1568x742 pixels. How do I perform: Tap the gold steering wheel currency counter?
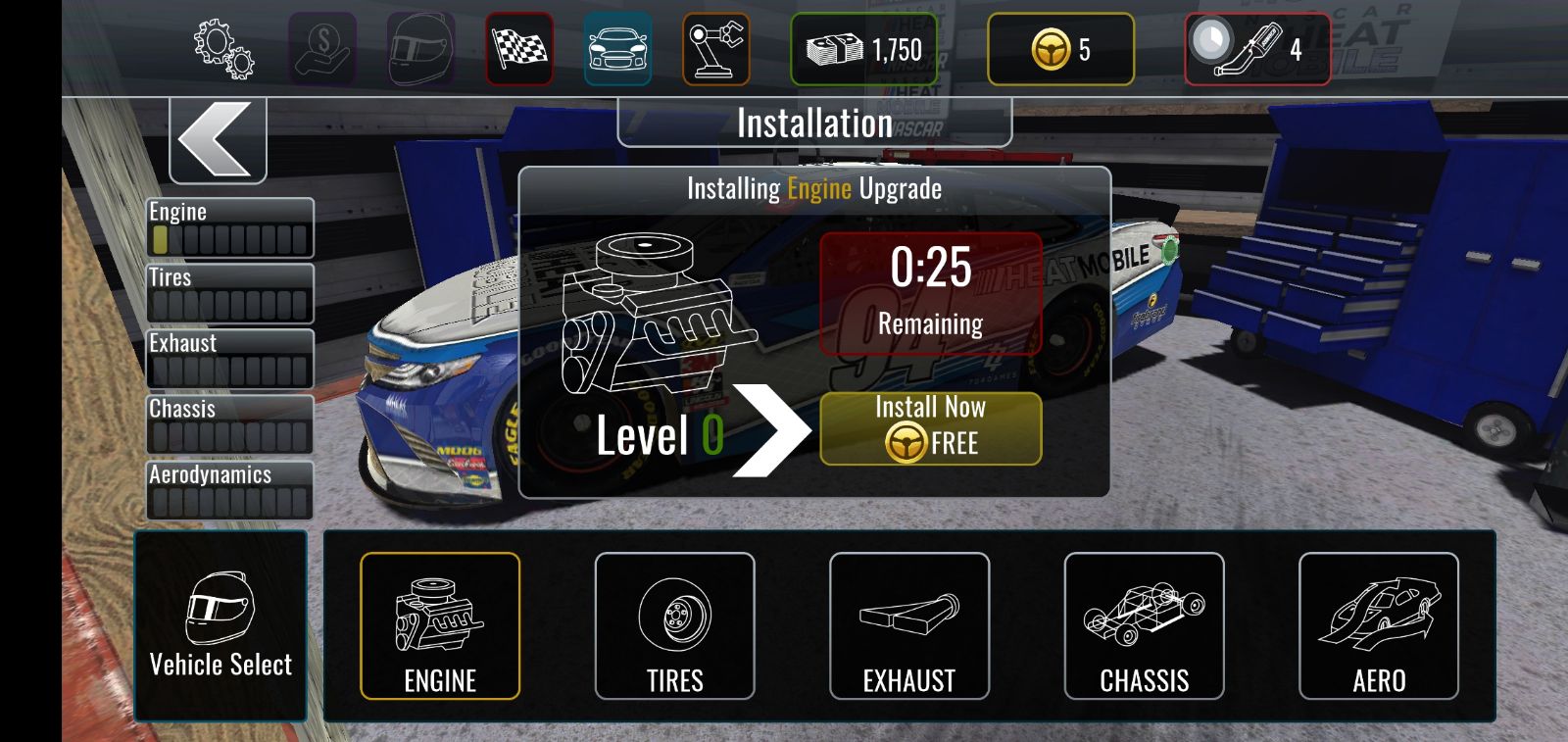coord(1060,49)
